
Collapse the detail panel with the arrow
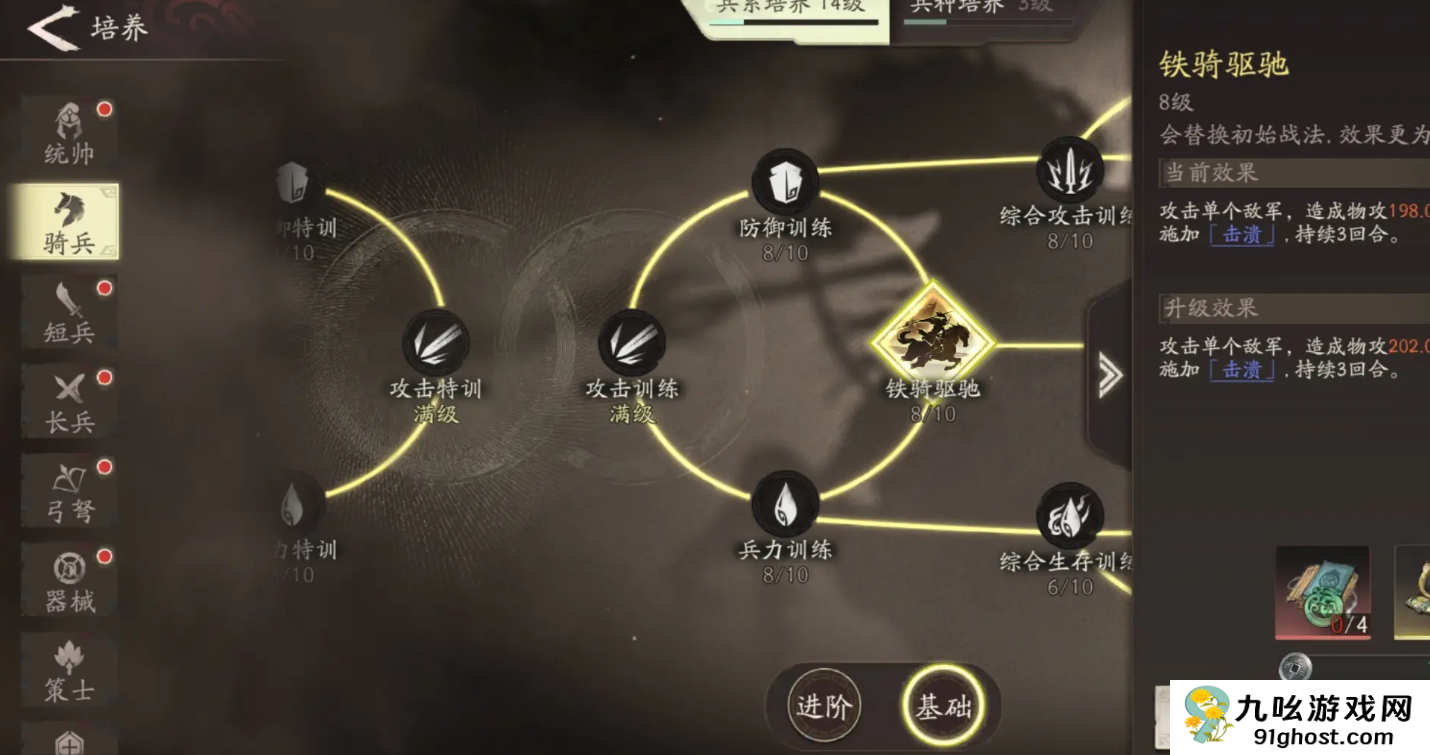(x=1109, y=375)
